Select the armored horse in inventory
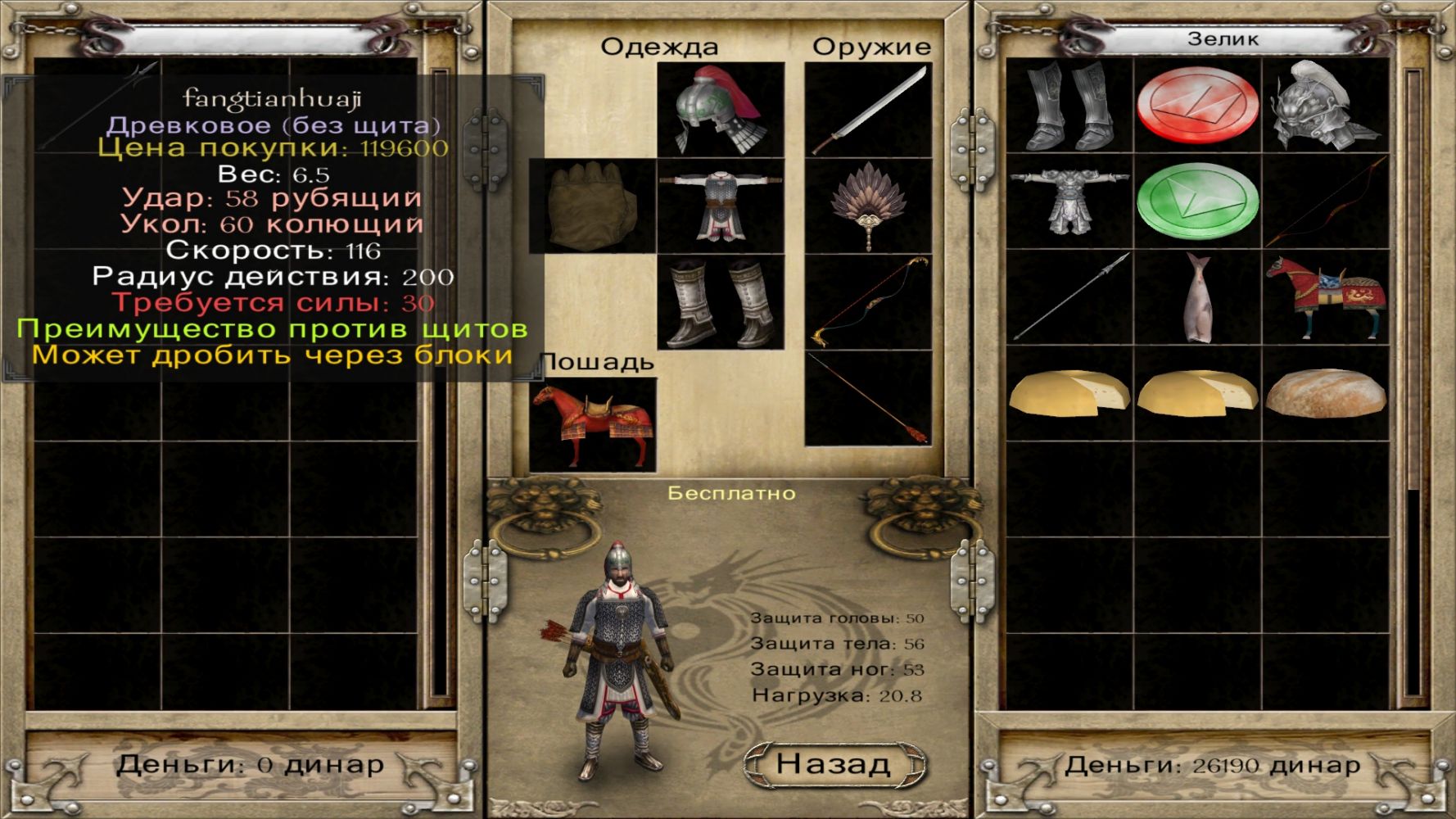 [x=1324, y=297]
